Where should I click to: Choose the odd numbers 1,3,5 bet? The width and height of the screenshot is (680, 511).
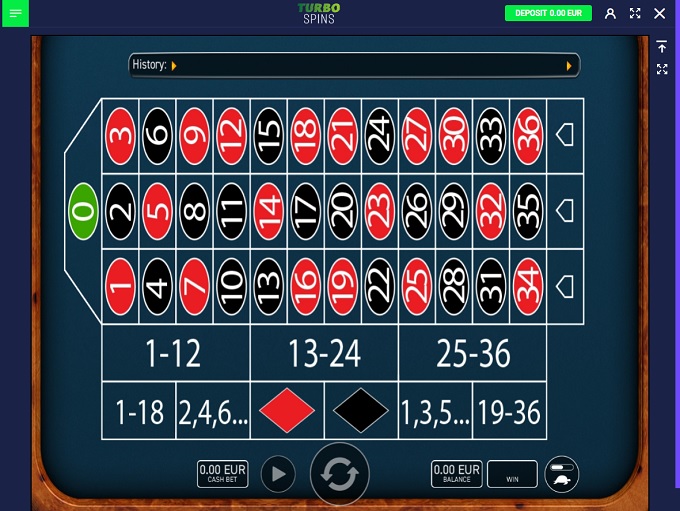435,411
